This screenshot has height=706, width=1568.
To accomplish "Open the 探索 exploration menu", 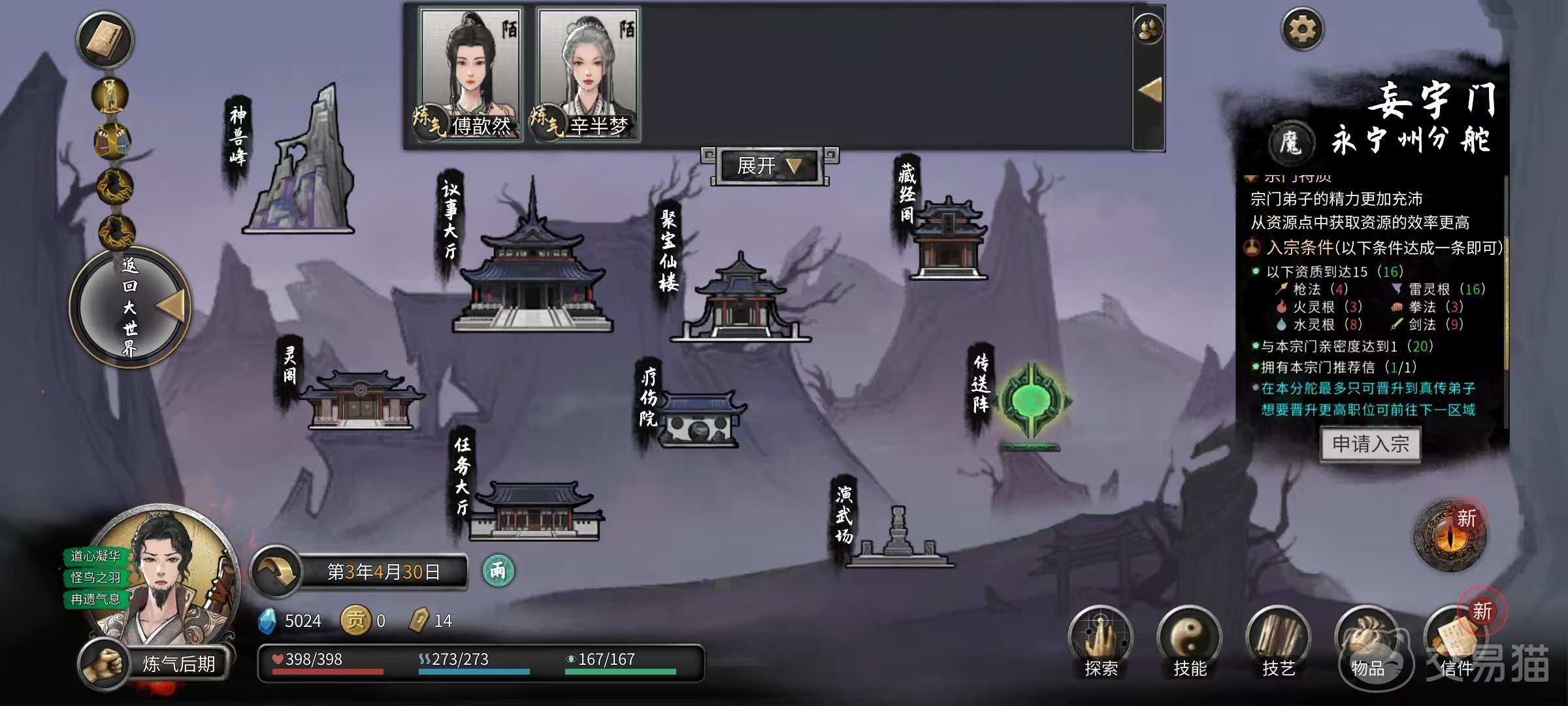I will (x=1101, y=642).
